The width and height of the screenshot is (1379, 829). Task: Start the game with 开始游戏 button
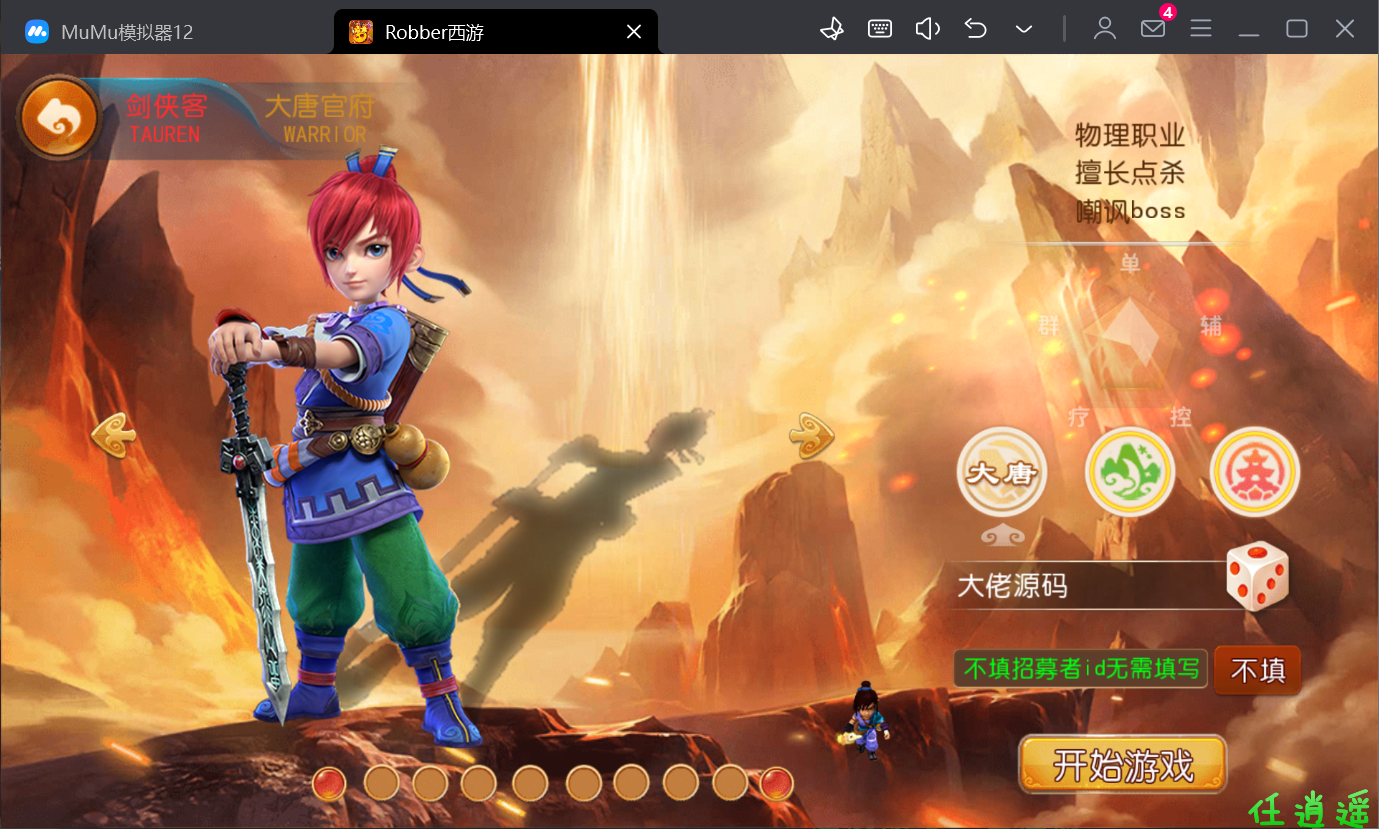click(x=1122, y=766)
